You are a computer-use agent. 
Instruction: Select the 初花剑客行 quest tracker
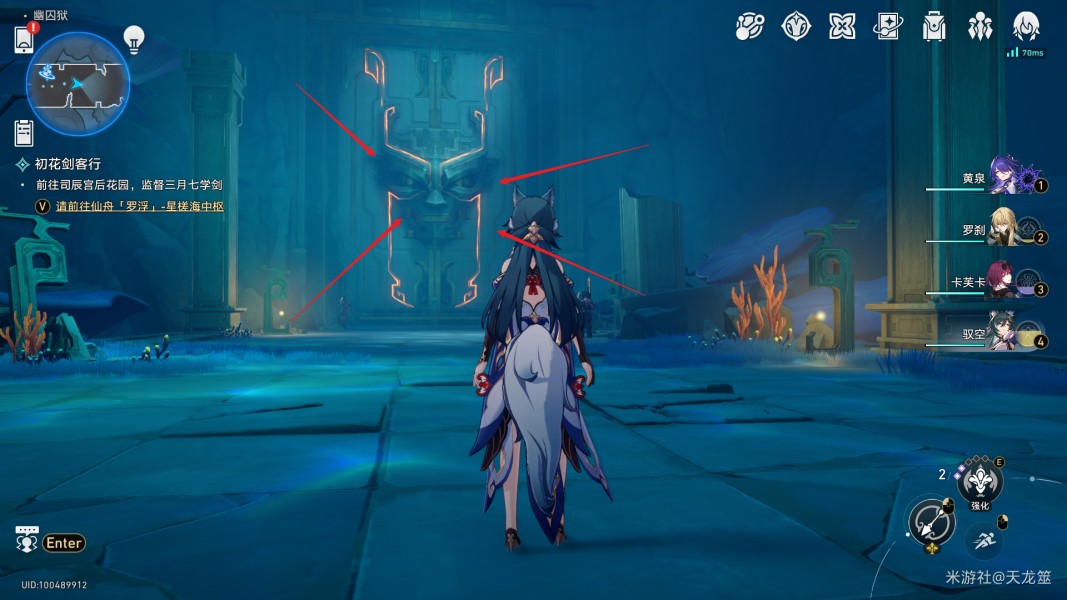tap(67, 164)
